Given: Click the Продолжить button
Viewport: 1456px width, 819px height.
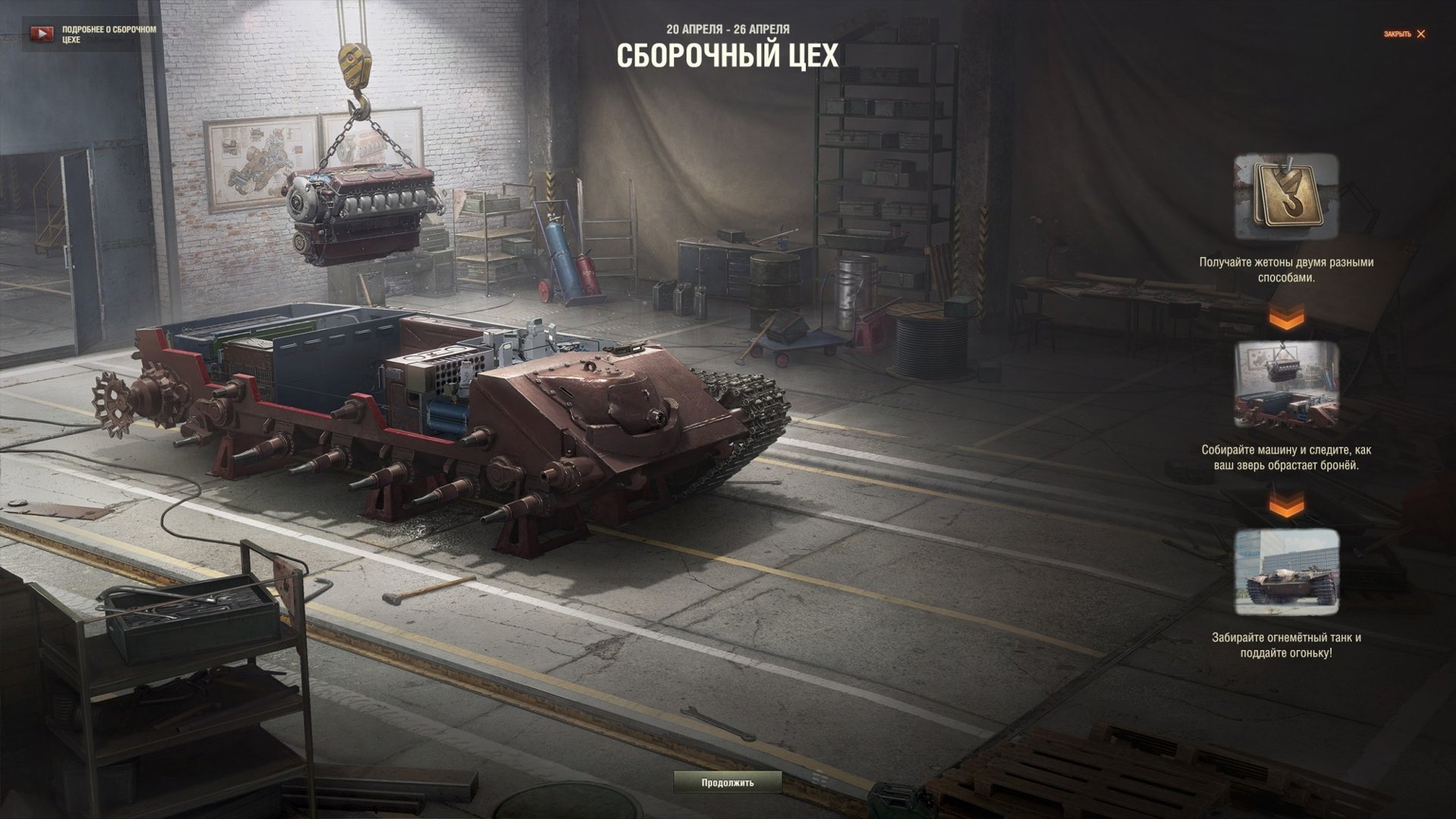Looking at the screenshot, I should (727, 782).
